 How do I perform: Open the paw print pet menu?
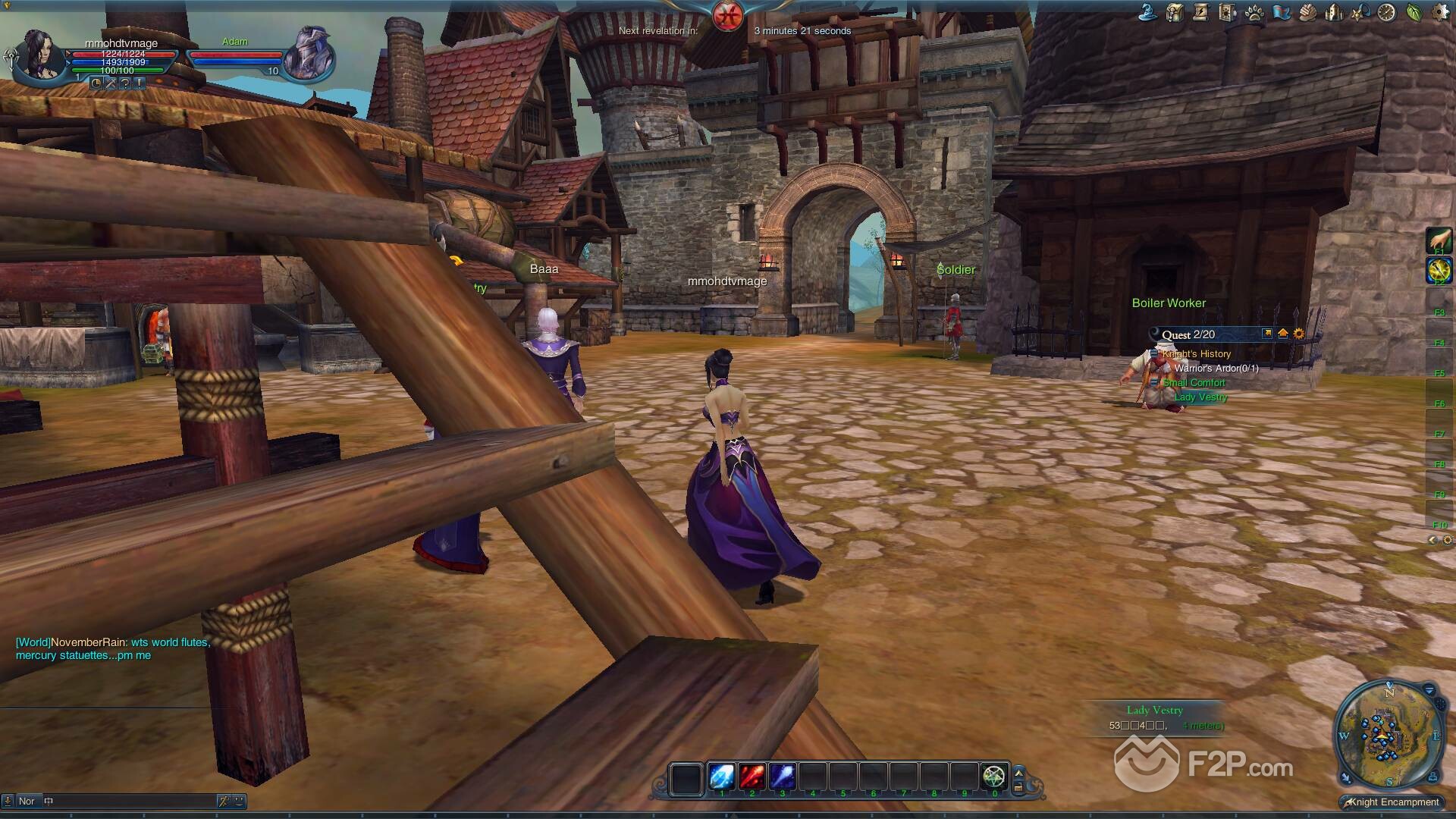(1254, 12)
